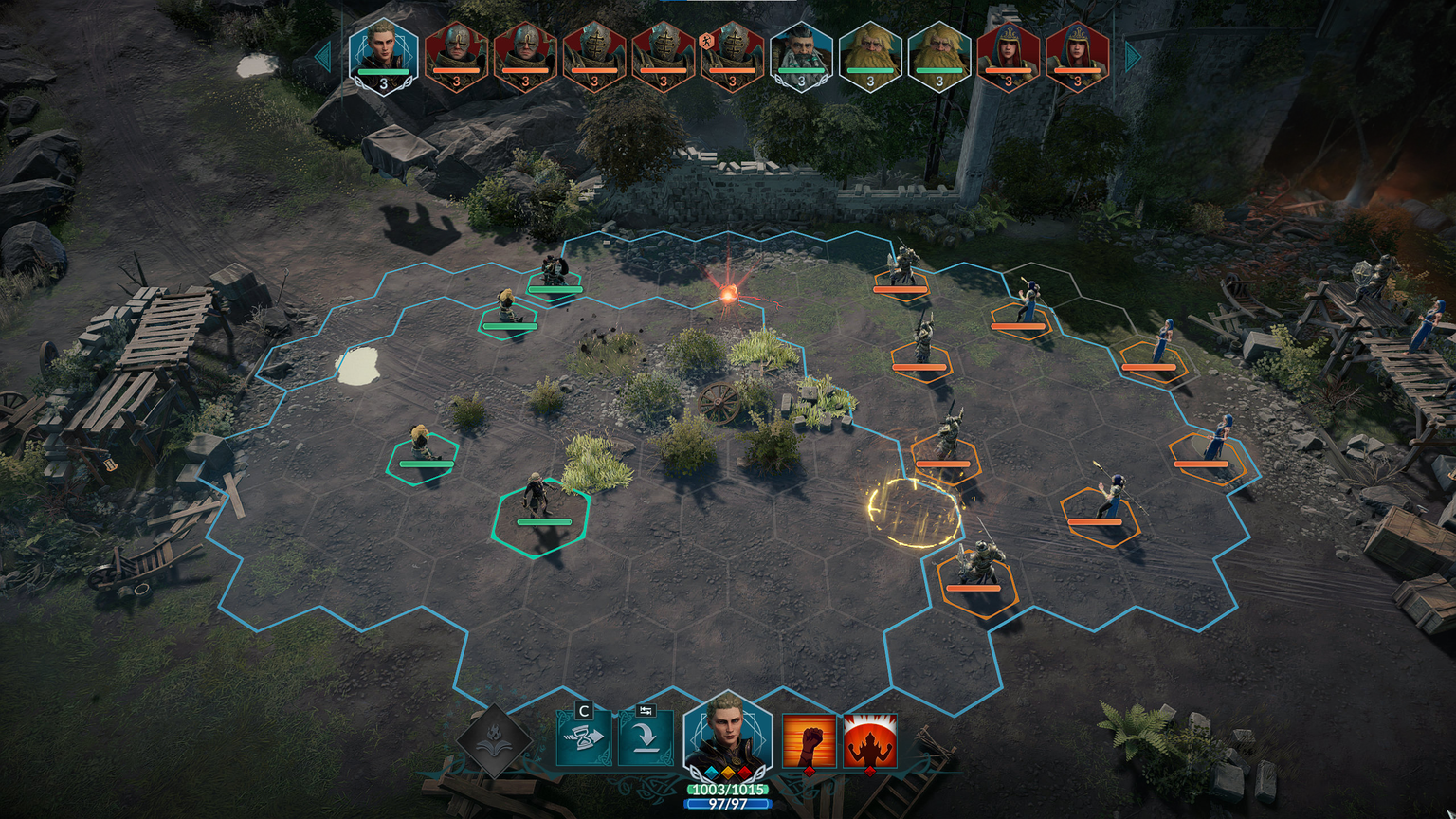This screenshot has width=1456, height=819.
Task: Open the spellbook diamond icon
Action: point(493,741)
